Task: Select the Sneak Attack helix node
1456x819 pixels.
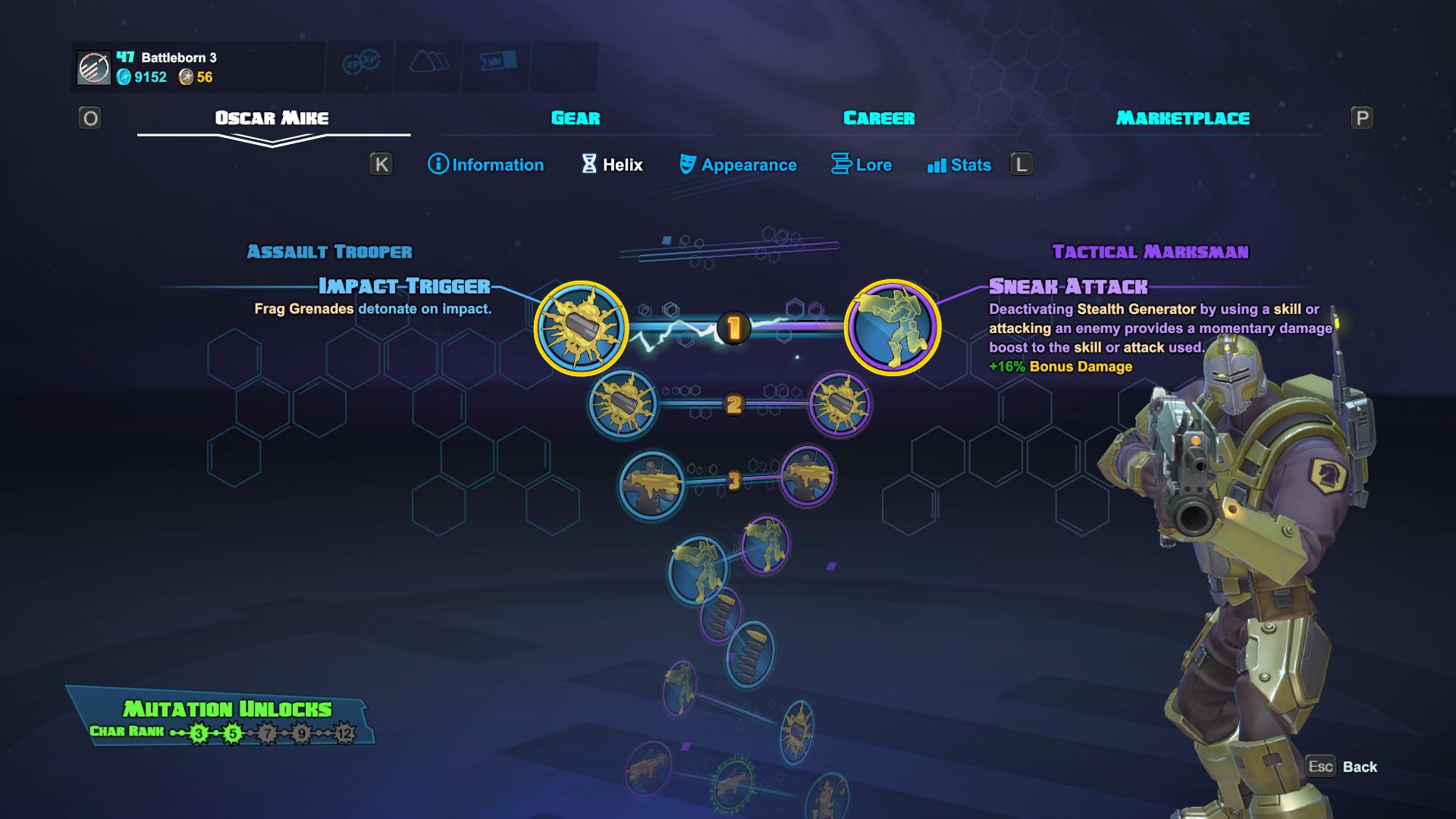Action: pyautogui.click(x=895, y=329)
